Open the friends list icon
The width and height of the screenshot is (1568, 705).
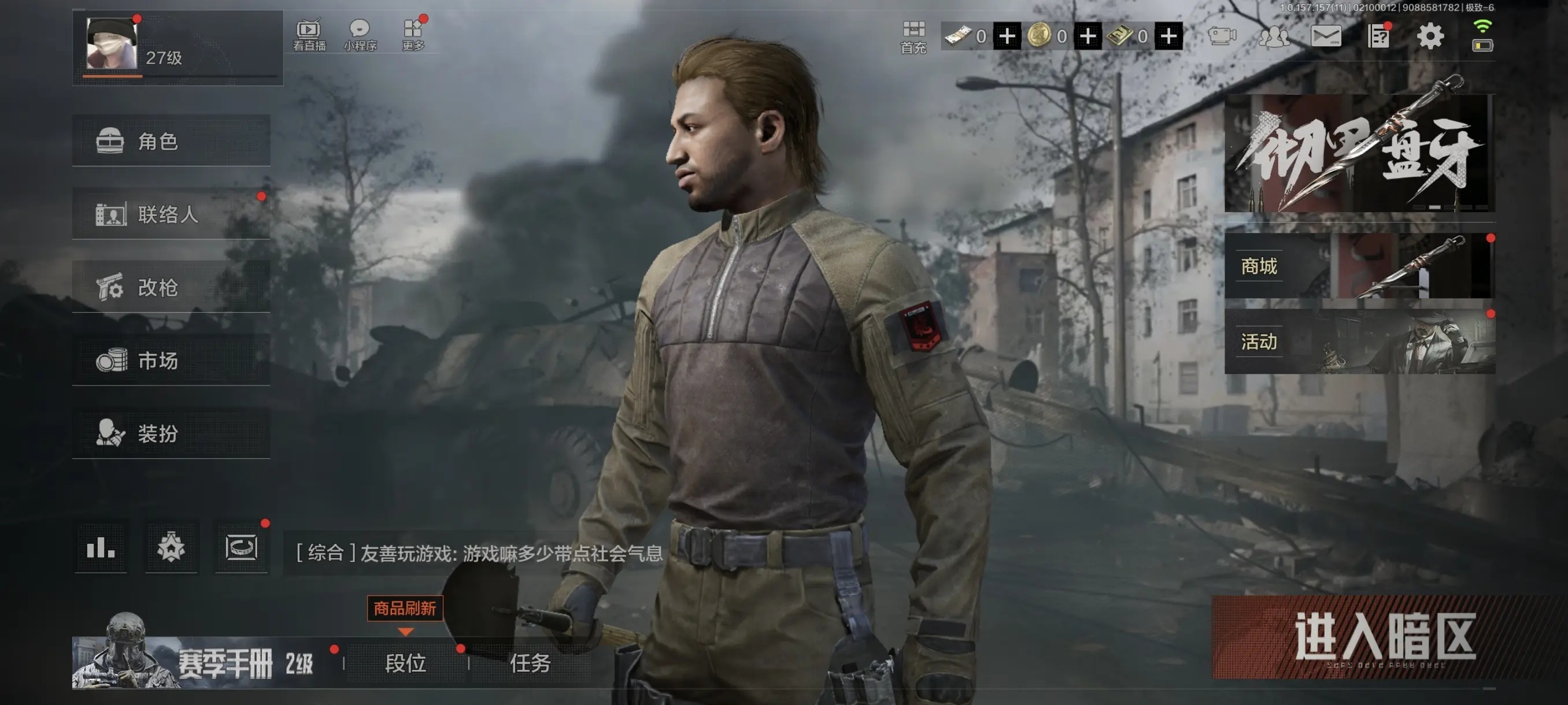(1273, 36)
